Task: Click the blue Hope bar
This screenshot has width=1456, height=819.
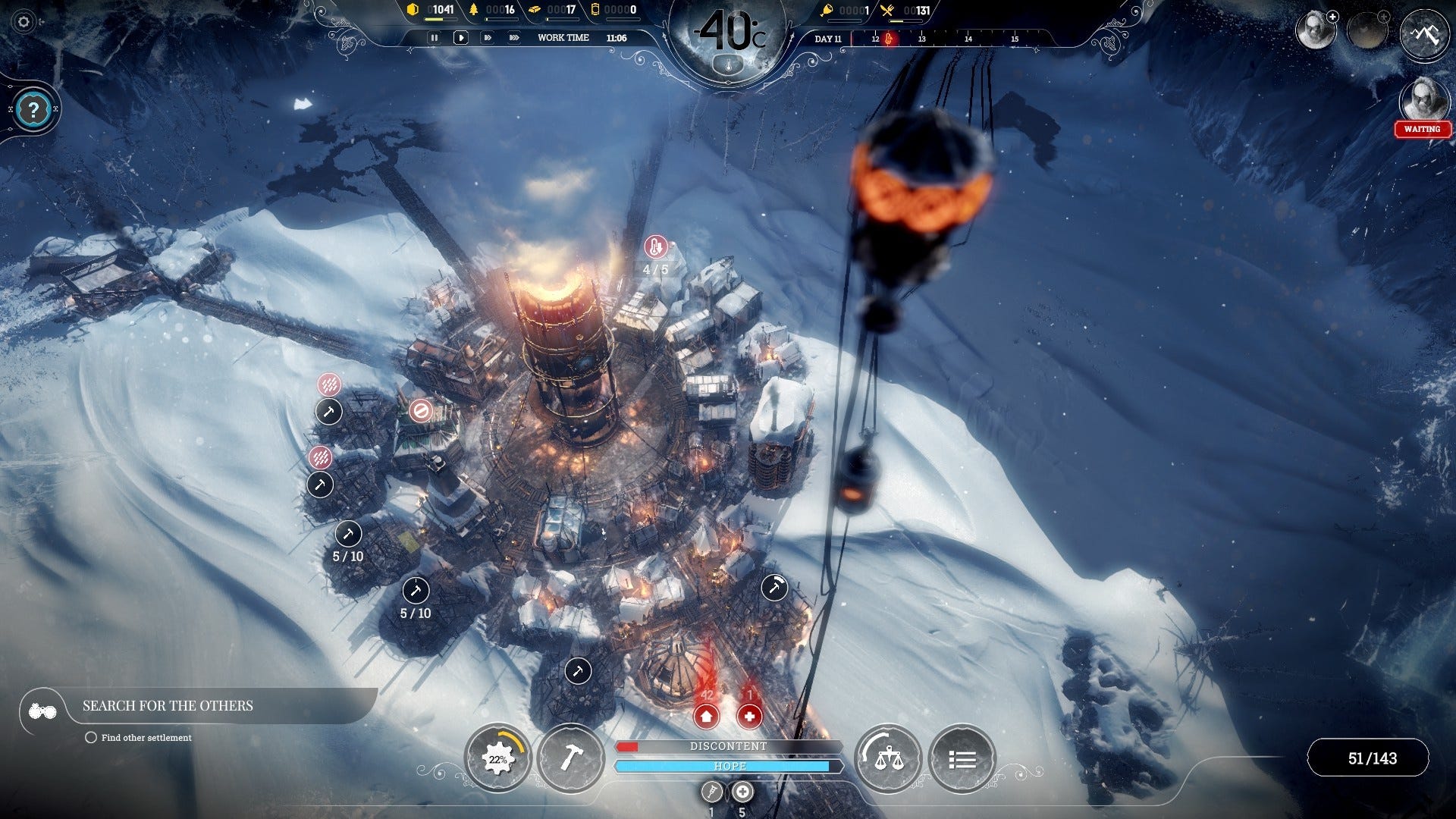Action: coord(728,767)
